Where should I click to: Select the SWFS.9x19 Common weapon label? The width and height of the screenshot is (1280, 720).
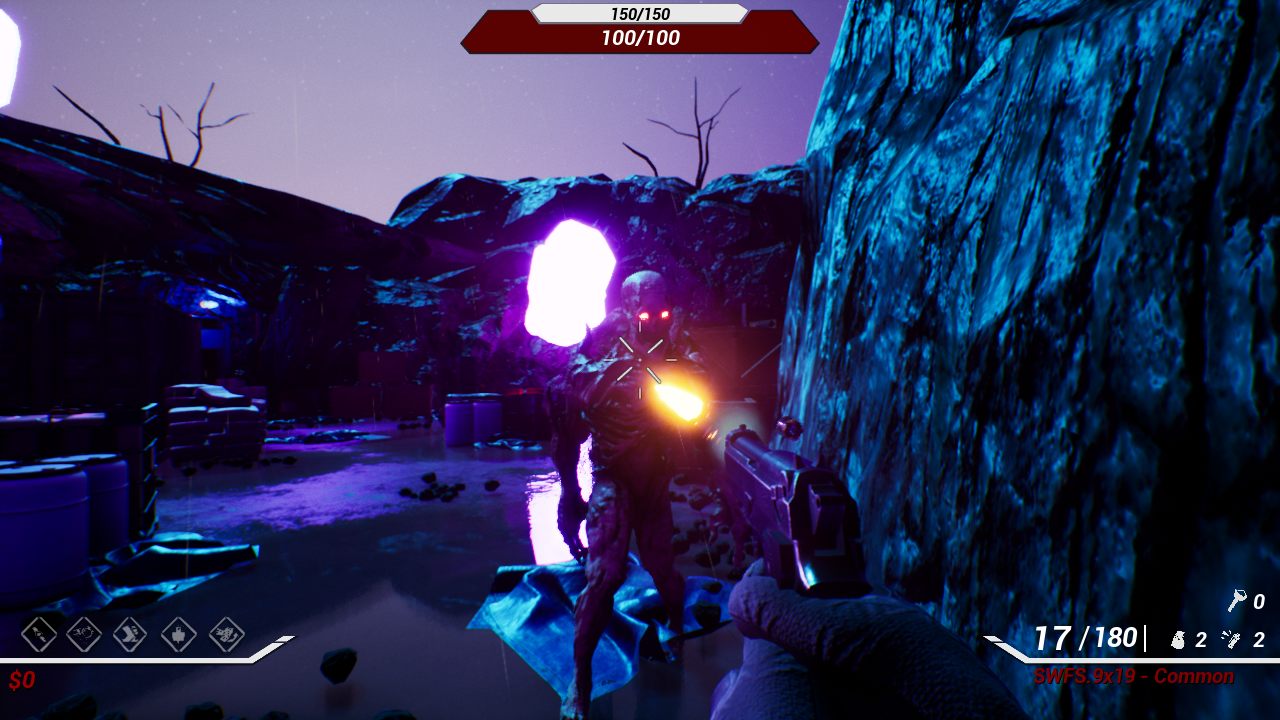(1133, 677)
